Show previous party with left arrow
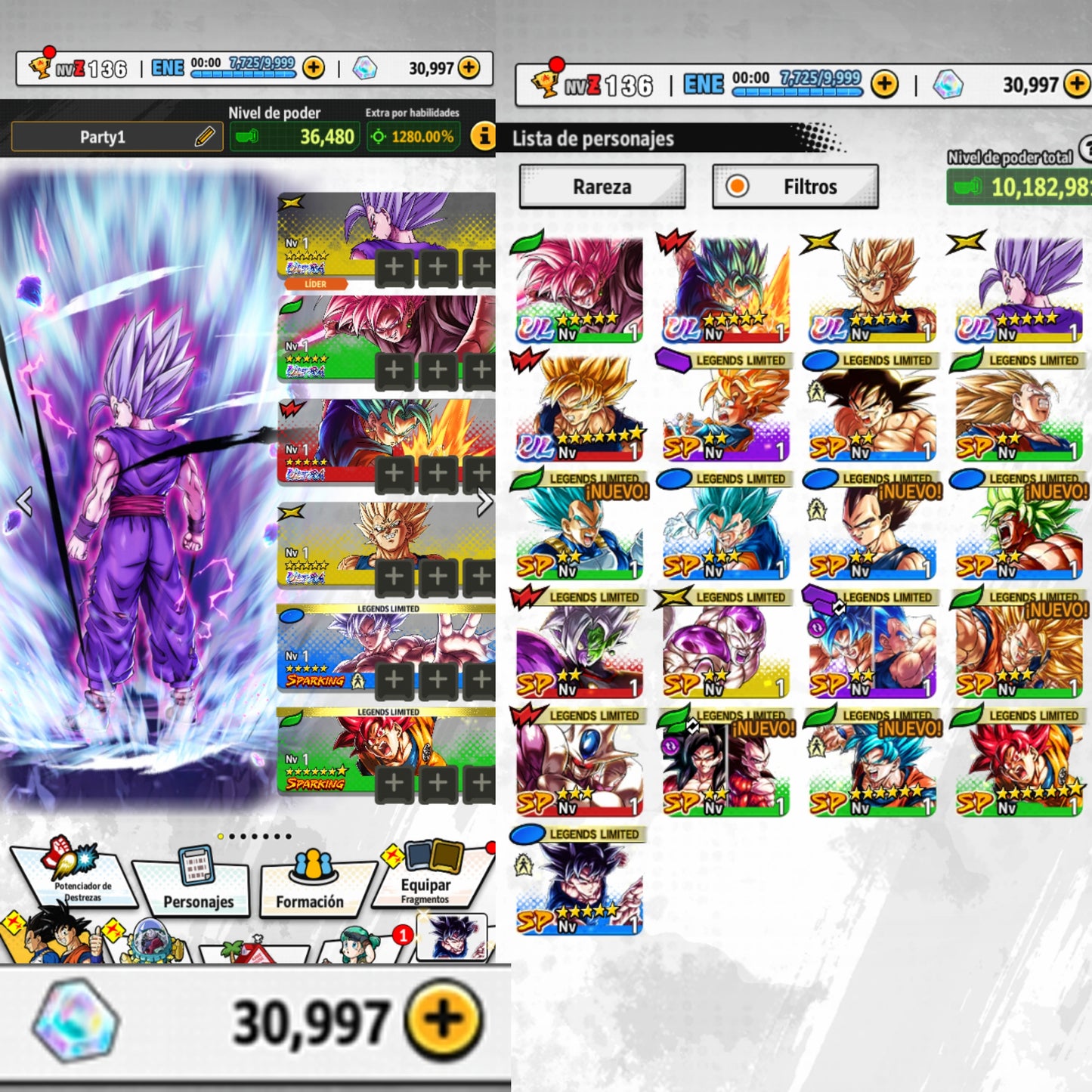 [x=24, y=502]
